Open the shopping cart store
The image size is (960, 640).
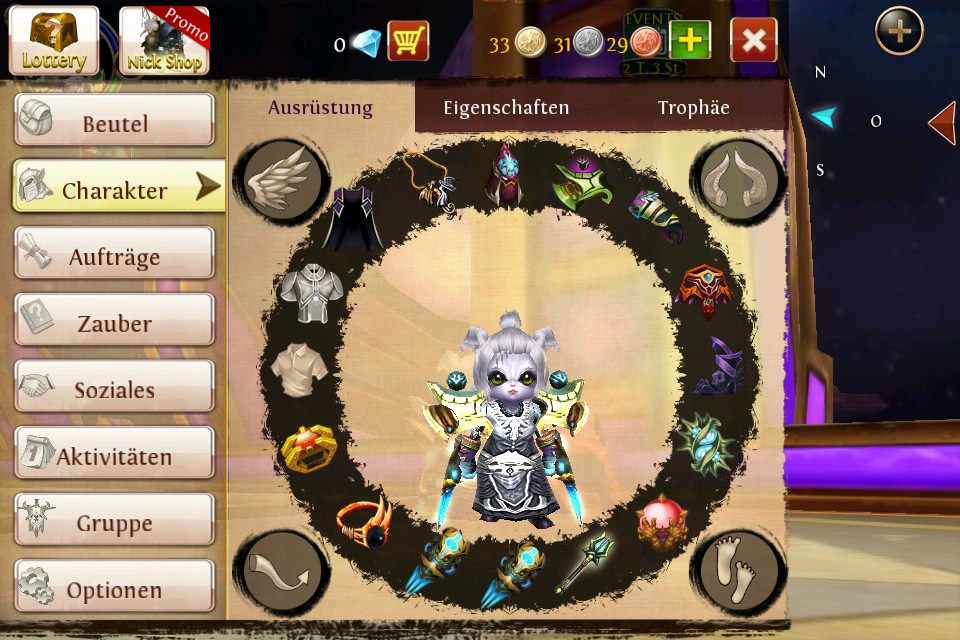(408, 41)
